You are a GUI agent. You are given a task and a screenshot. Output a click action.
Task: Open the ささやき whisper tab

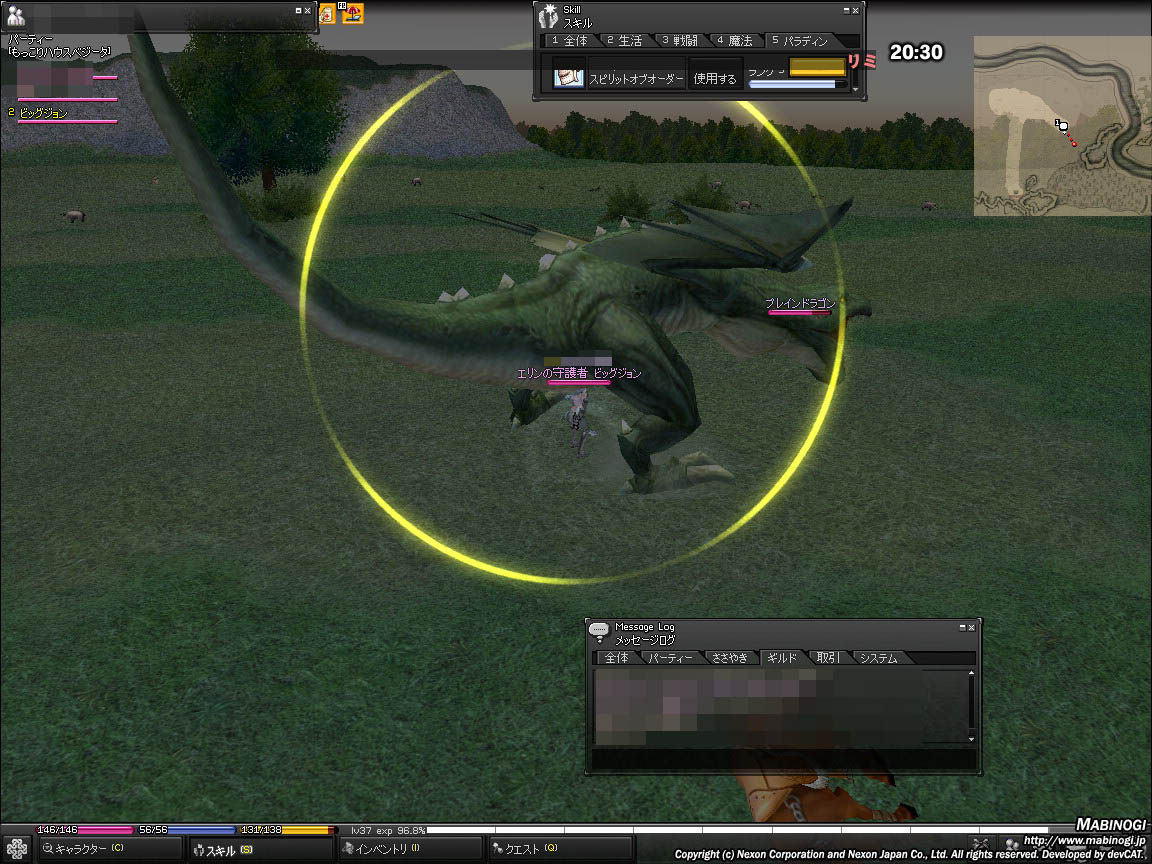[x=728, y=658]
